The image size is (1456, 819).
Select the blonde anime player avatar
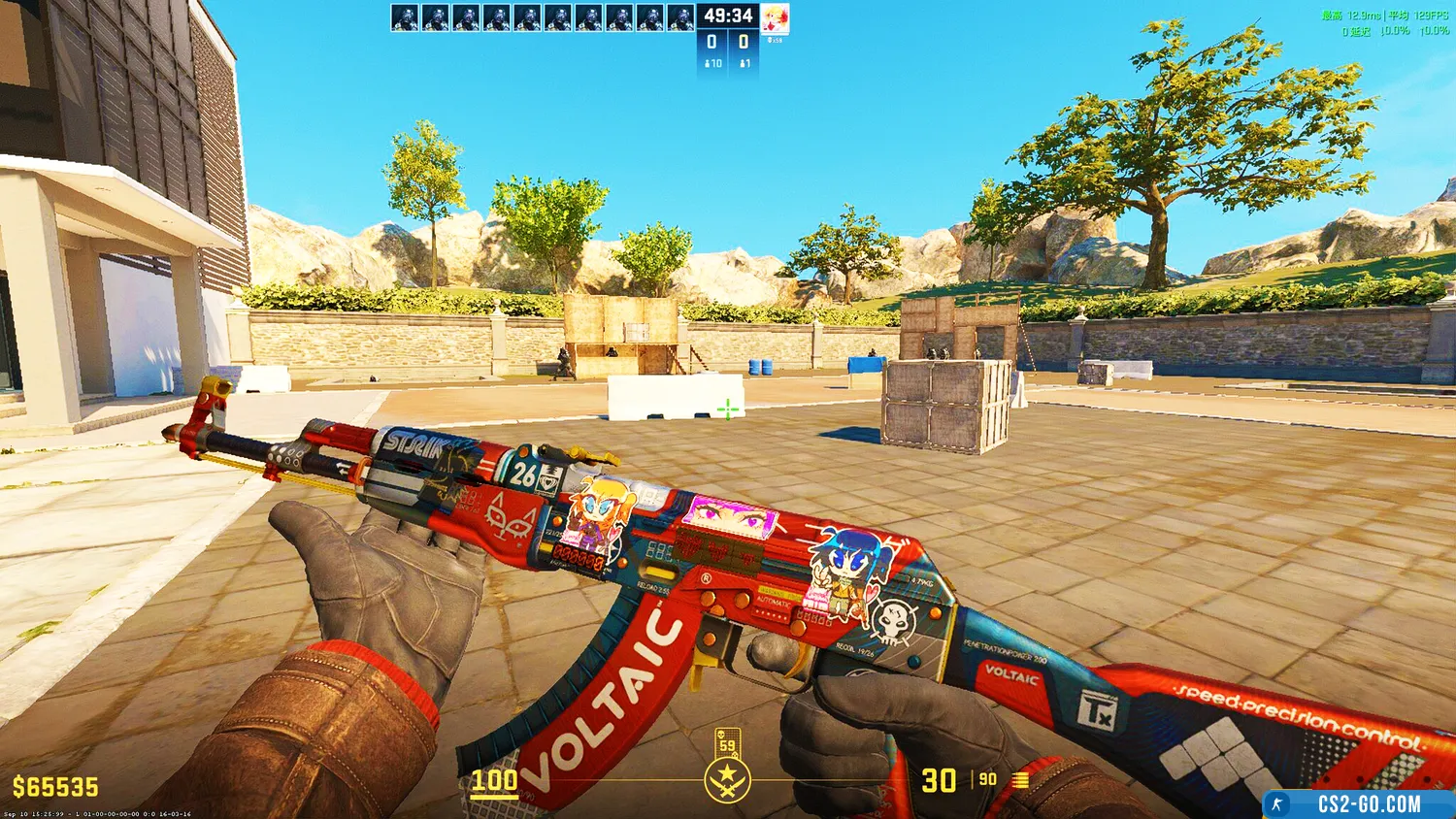(775, 18)
